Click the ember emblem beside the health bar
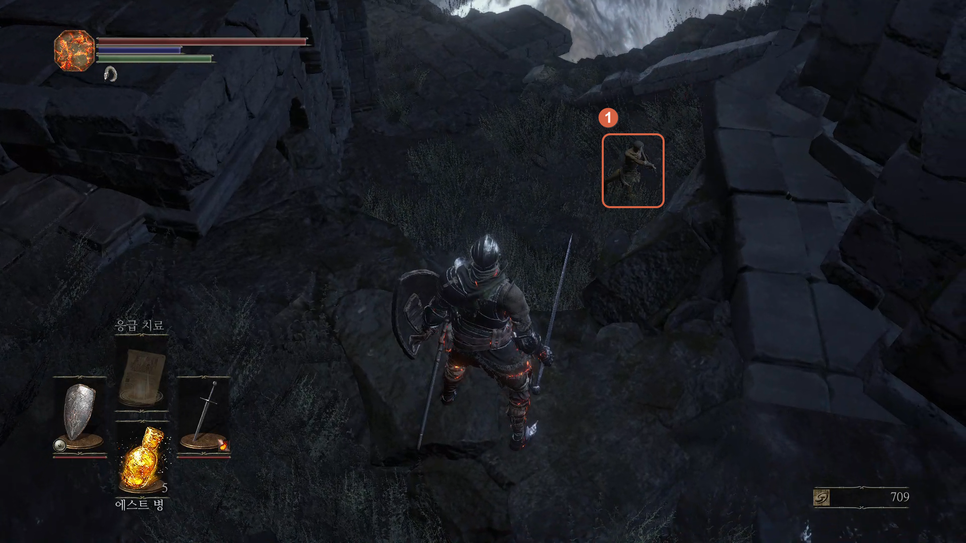The image size is (966, 543). [74, 50]
